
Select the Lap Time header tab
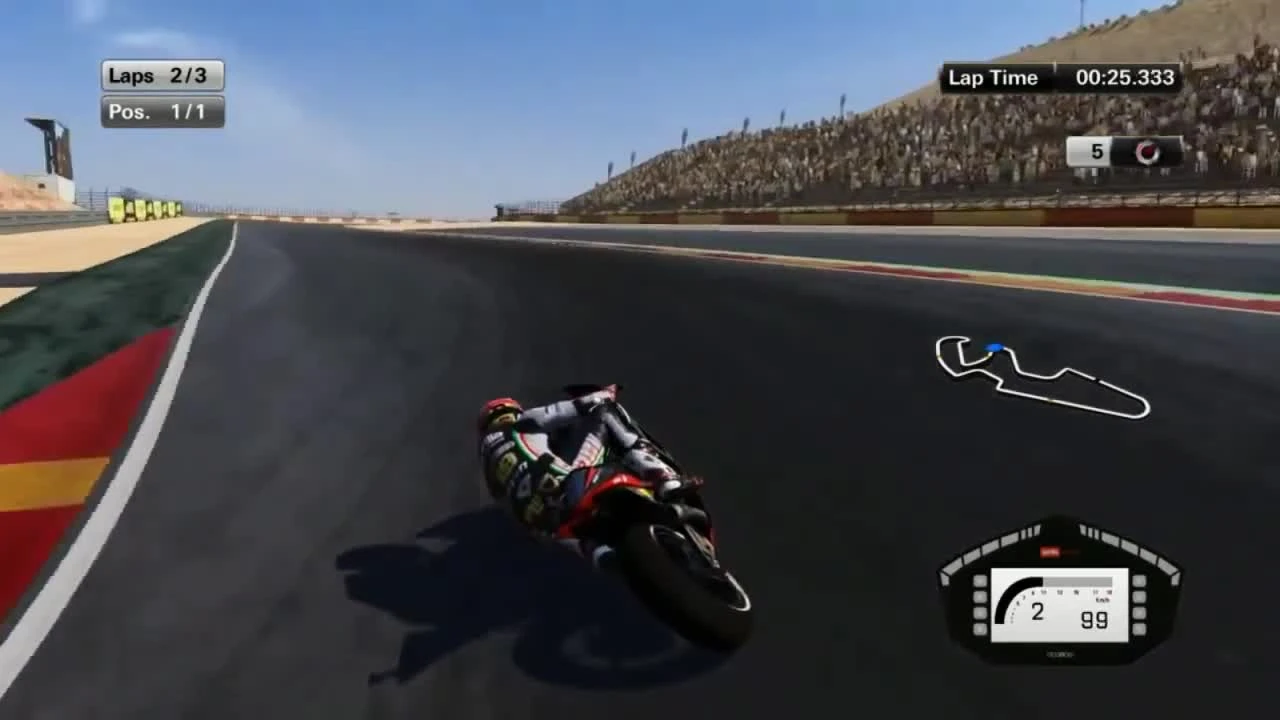point(995,77)
